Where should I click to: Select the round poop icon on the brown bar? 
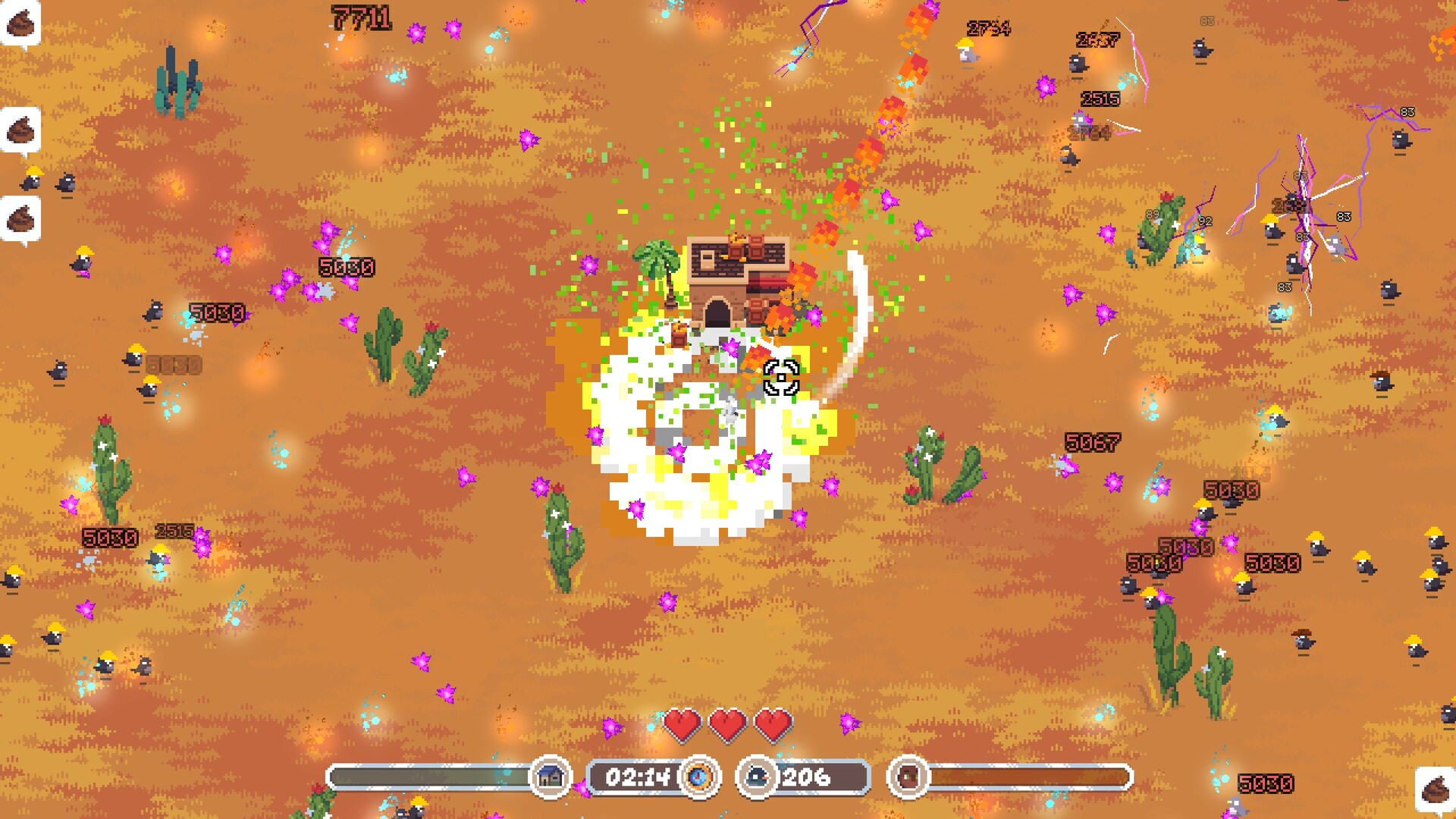coord(908,777)
